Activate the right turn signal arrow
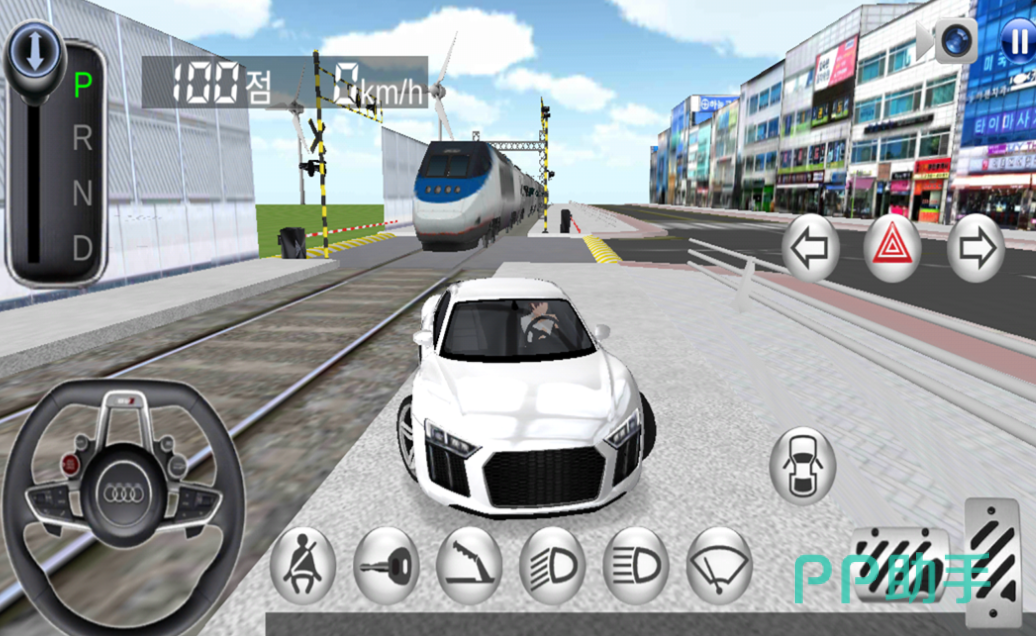This screenshot has width=1036, height=636. pos(975,249)
